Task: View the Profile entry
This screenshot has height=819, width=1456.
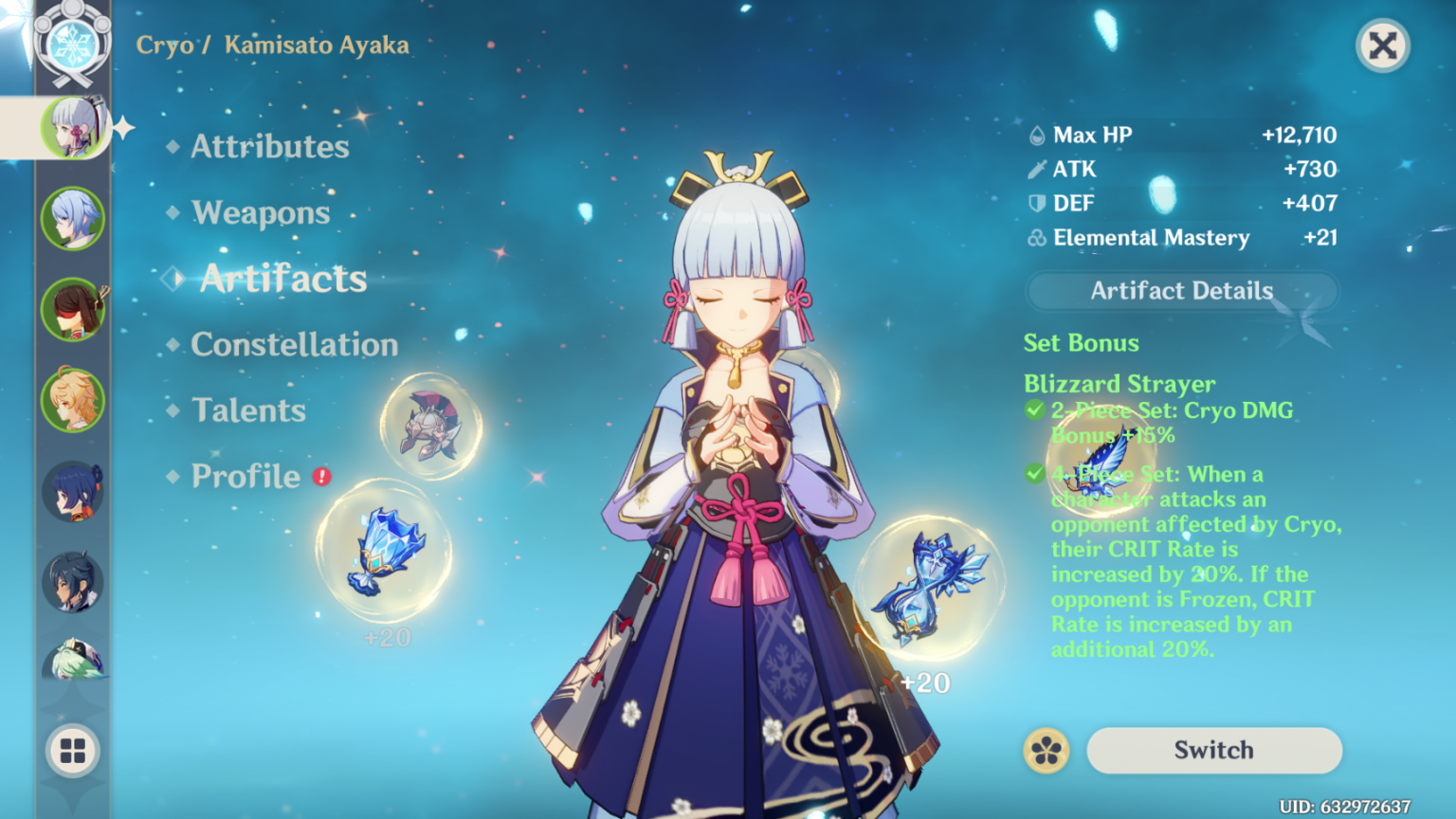Action: click(x=246, y=476)
